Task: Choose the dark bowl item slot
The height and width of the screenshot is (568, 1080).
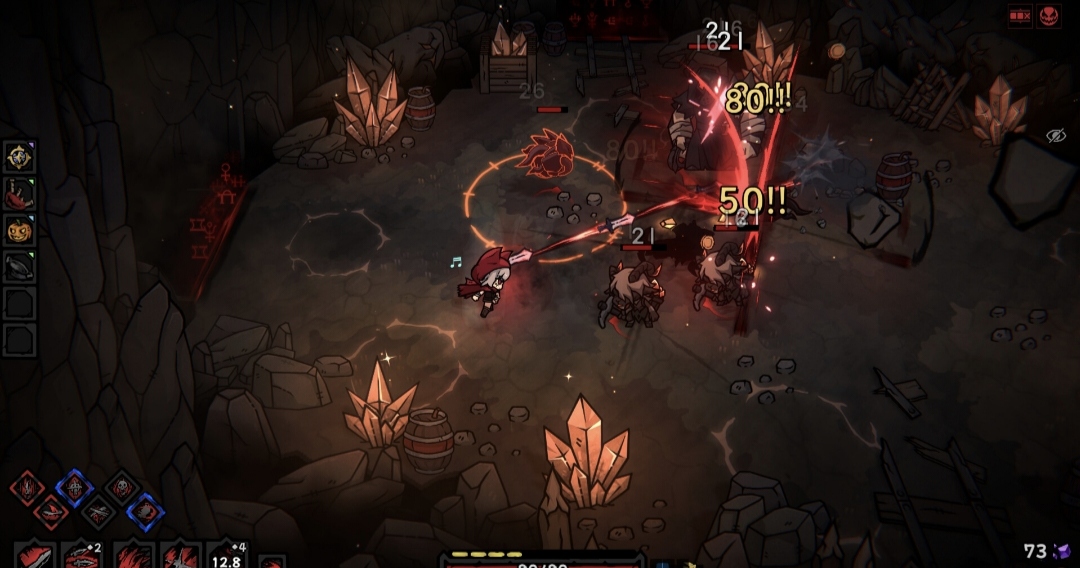Action: click(x=19, y=266)
